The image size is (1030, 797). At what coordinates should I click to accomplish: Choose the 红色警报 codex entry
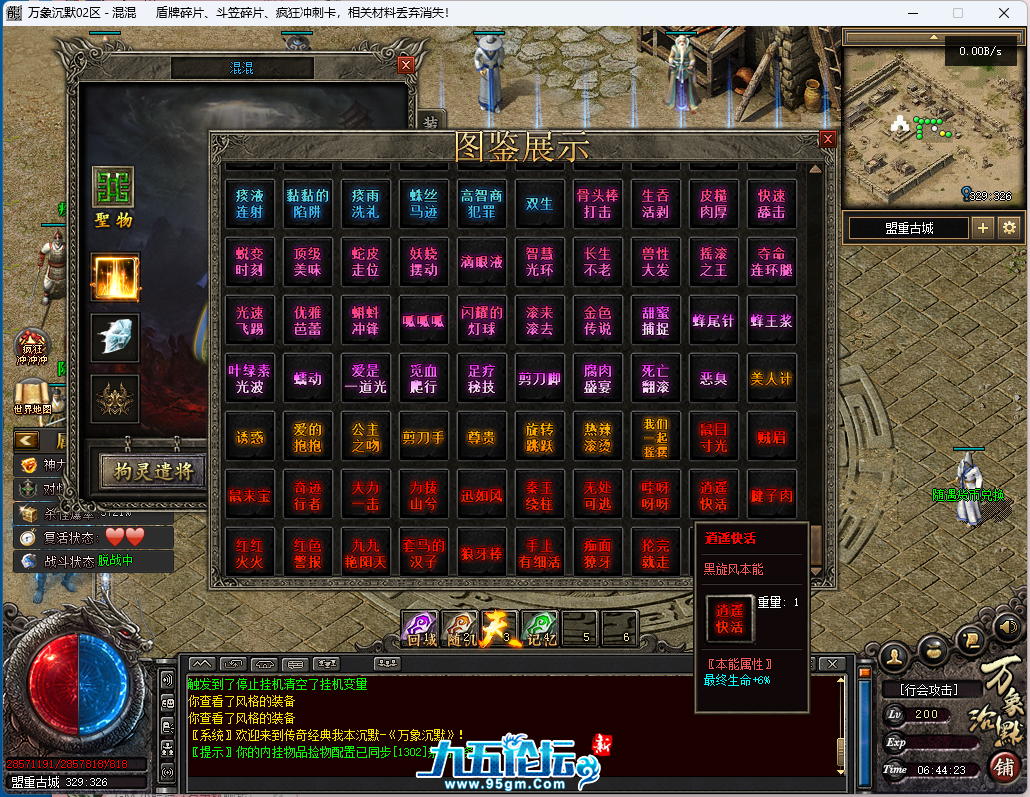pyautogui.click(x=308, y=553)
